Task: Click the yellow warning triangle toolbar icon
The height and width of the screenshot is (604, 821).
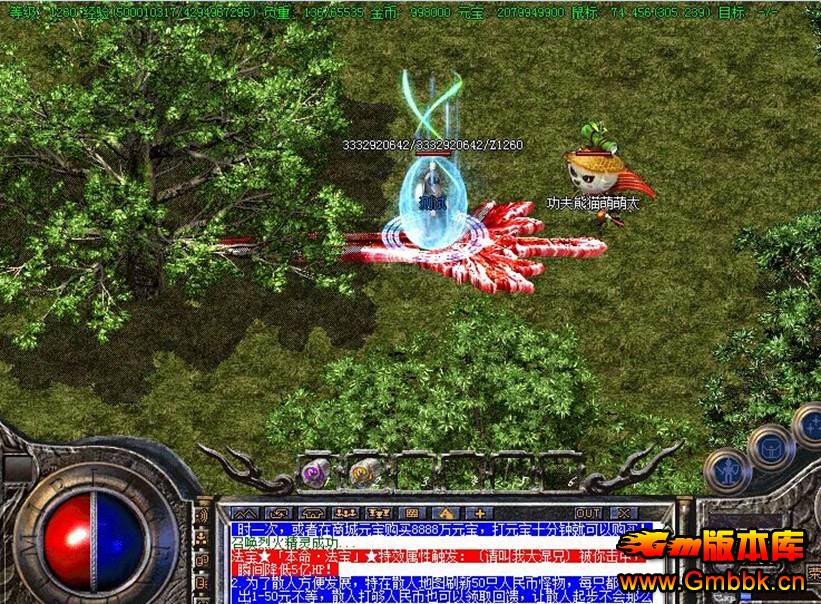Action: (445, 513)
